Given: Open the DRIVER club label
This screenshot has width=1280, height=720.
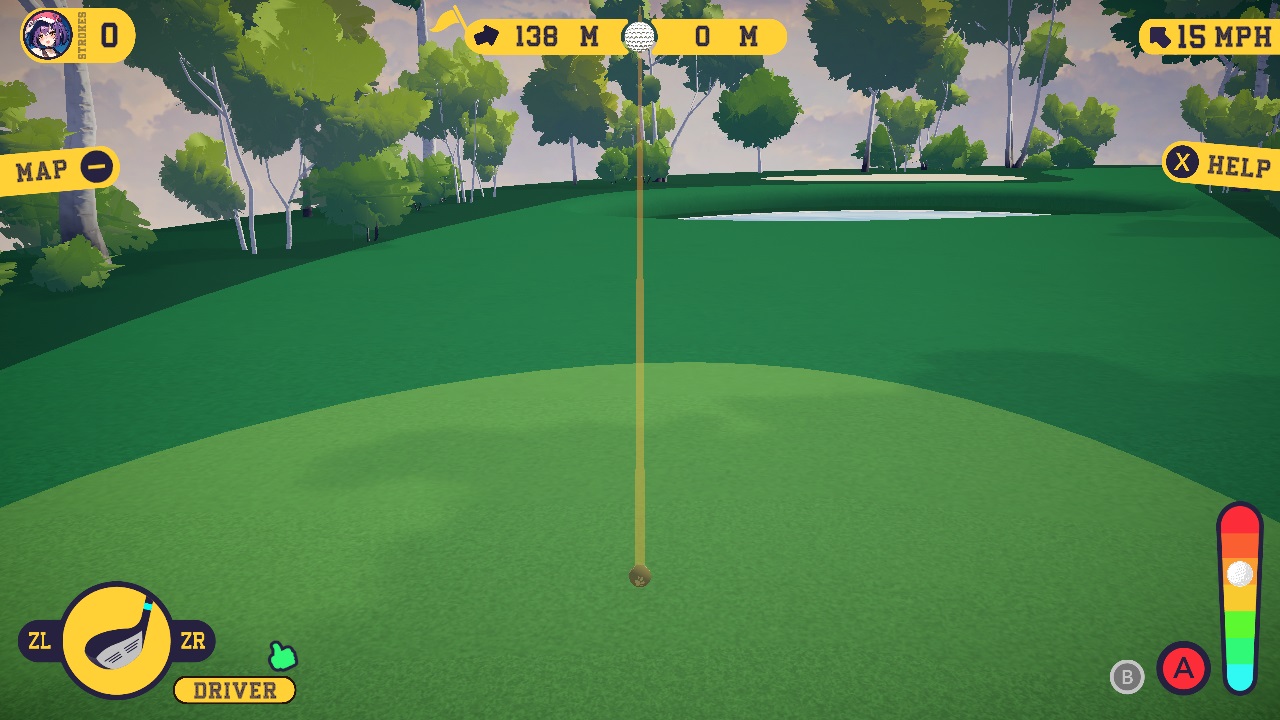Looking at the screenshot, I should (x=233, y=690).
